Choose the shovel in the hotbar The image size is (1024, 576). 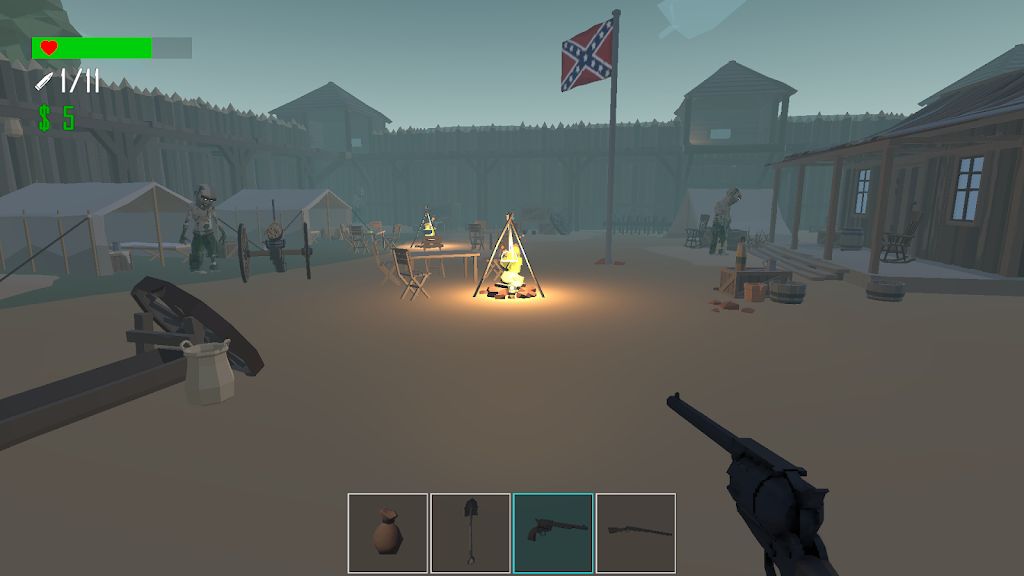tap(470, 533)
